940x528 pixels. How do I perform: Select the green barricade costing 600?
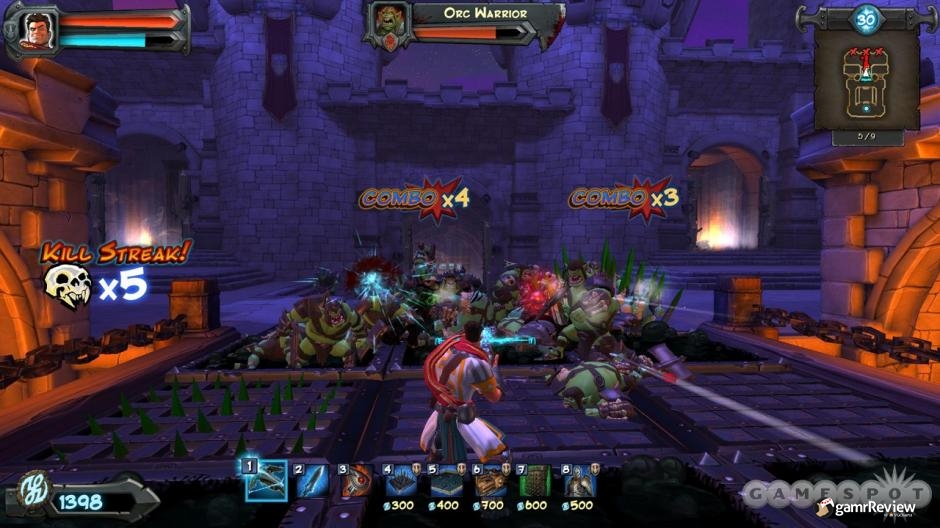(534, 479)
